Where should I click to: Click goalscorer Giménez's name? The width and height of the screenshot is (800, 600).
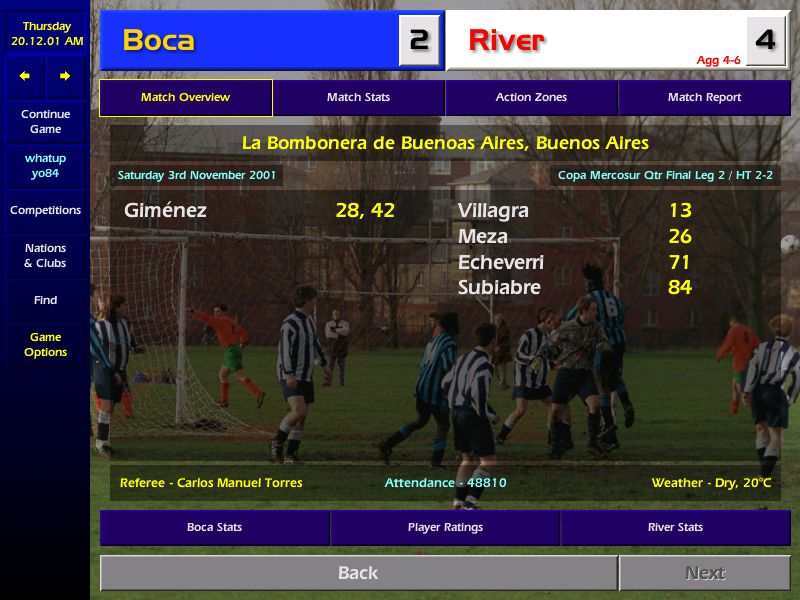click(x=165, y=211)
